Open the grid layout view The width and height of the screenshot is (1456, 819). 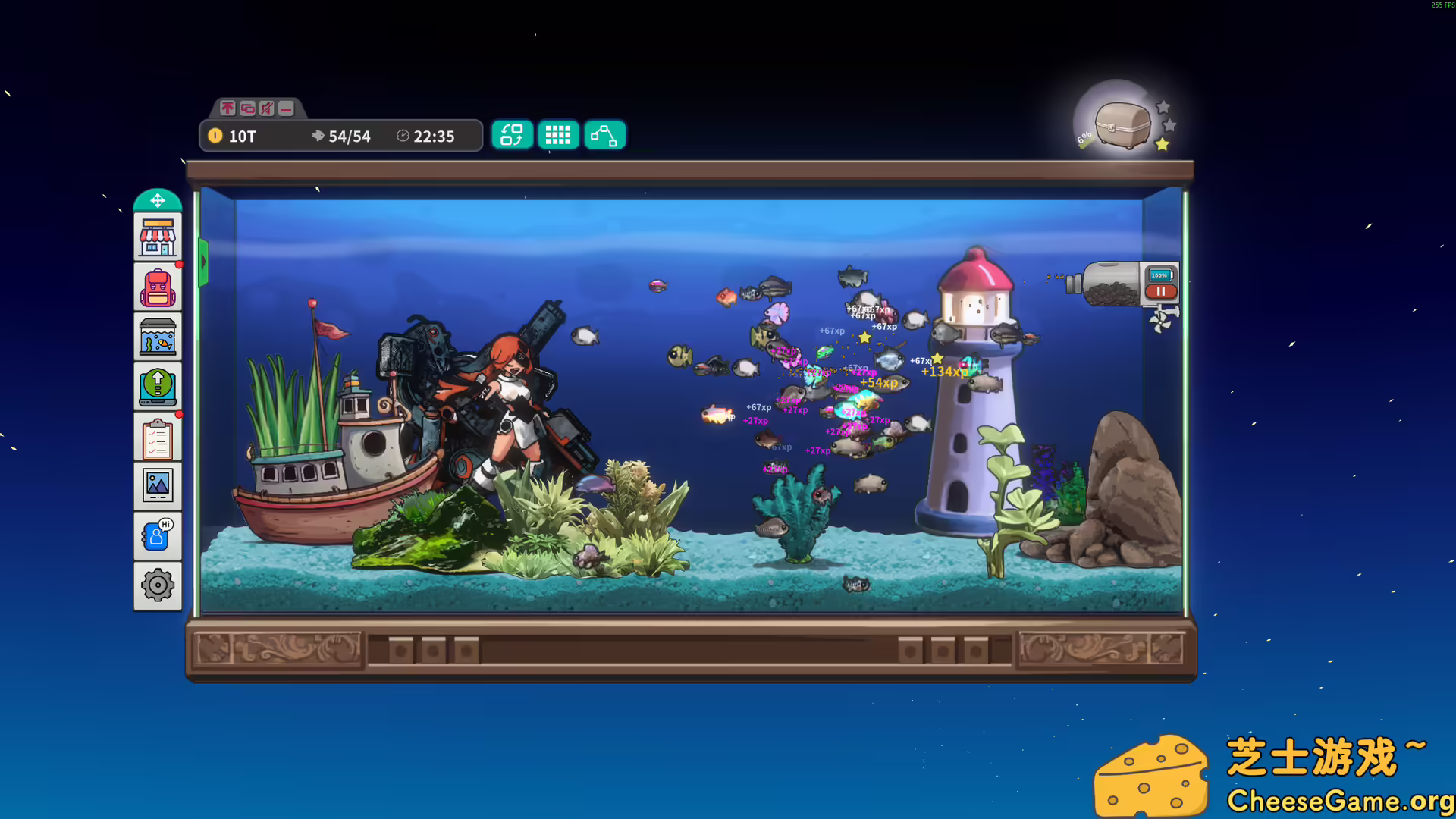click(x=558, y=135)
